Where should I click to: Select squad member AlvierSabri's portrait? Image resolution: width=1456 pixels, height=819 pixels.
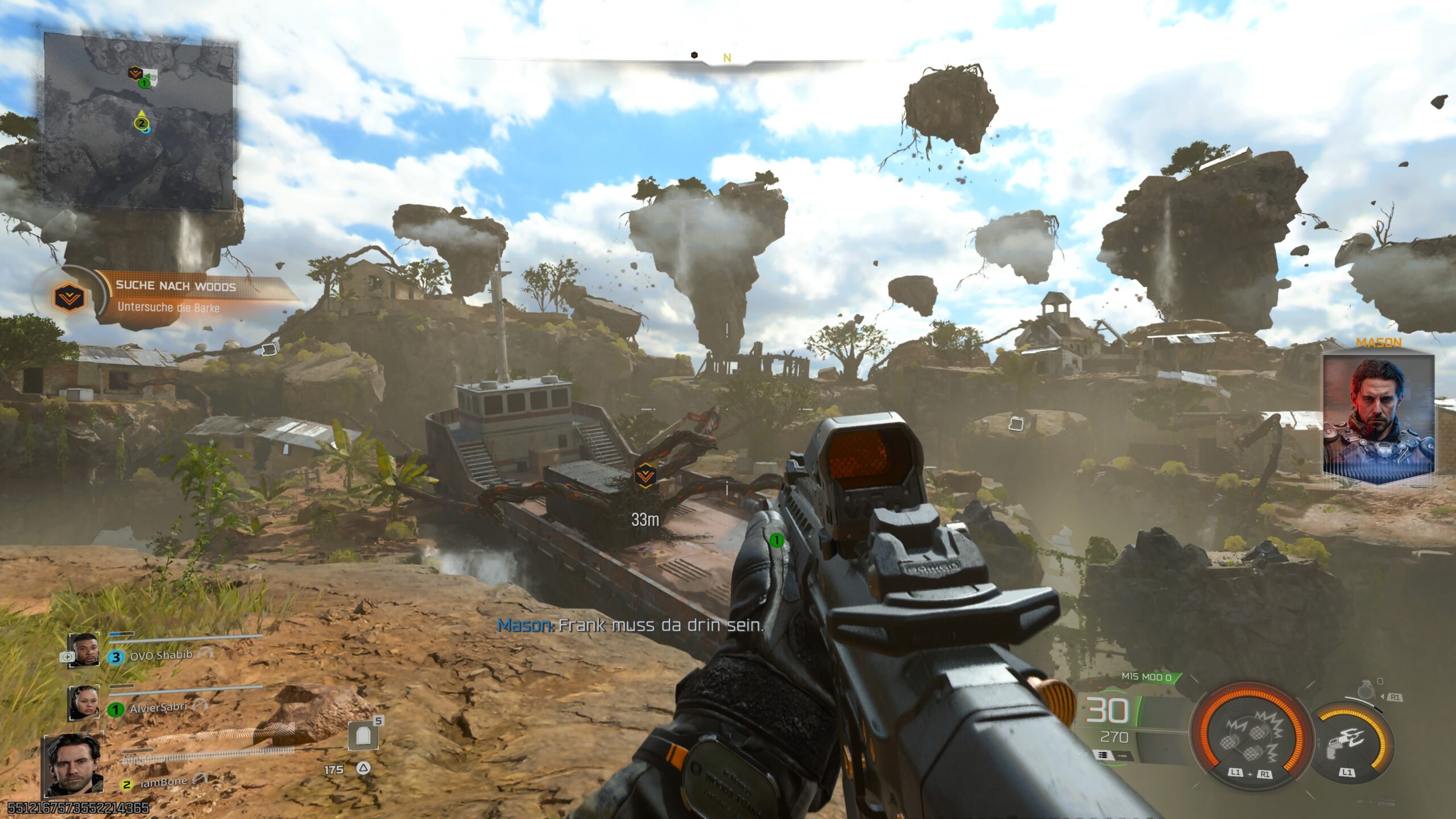[84, 703]
